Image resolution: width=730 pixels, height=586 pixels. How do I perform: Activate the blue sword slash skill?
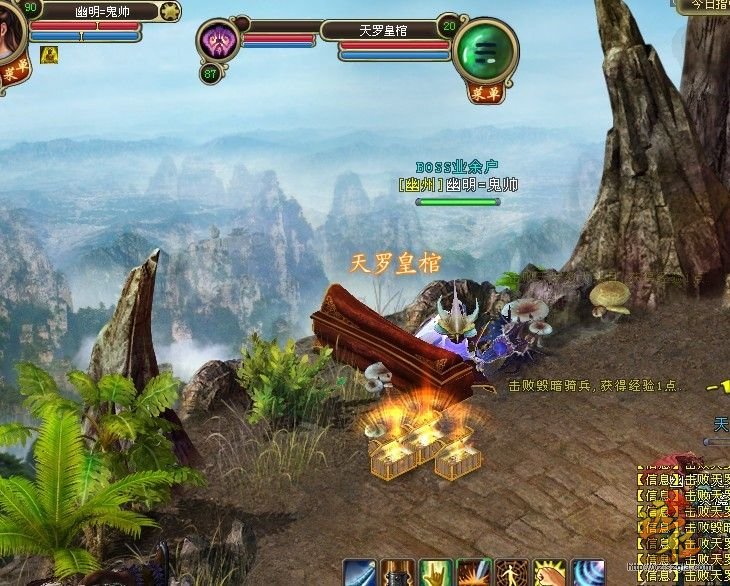tap(360, 574)
